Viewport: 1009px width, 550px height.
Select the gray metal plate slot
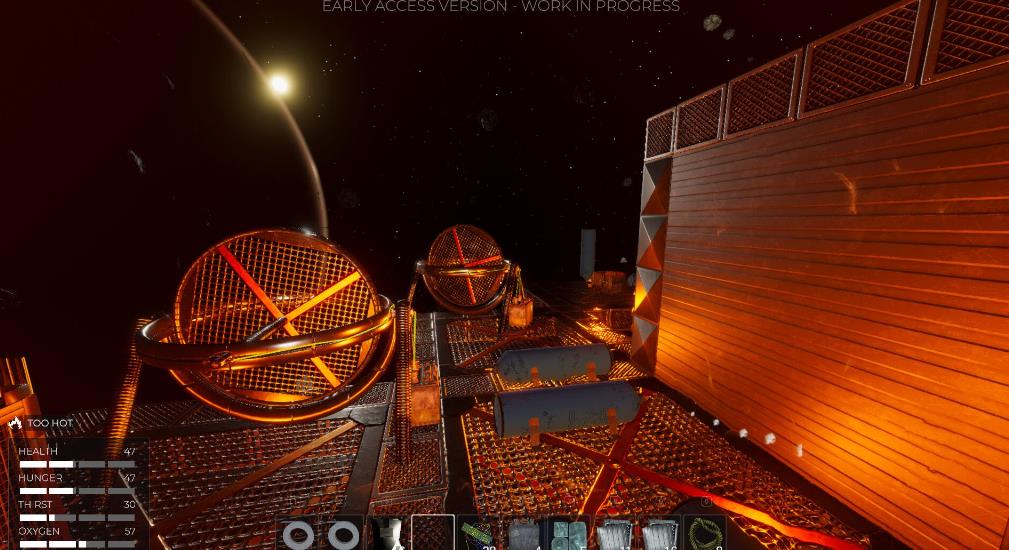coord(523,534)
